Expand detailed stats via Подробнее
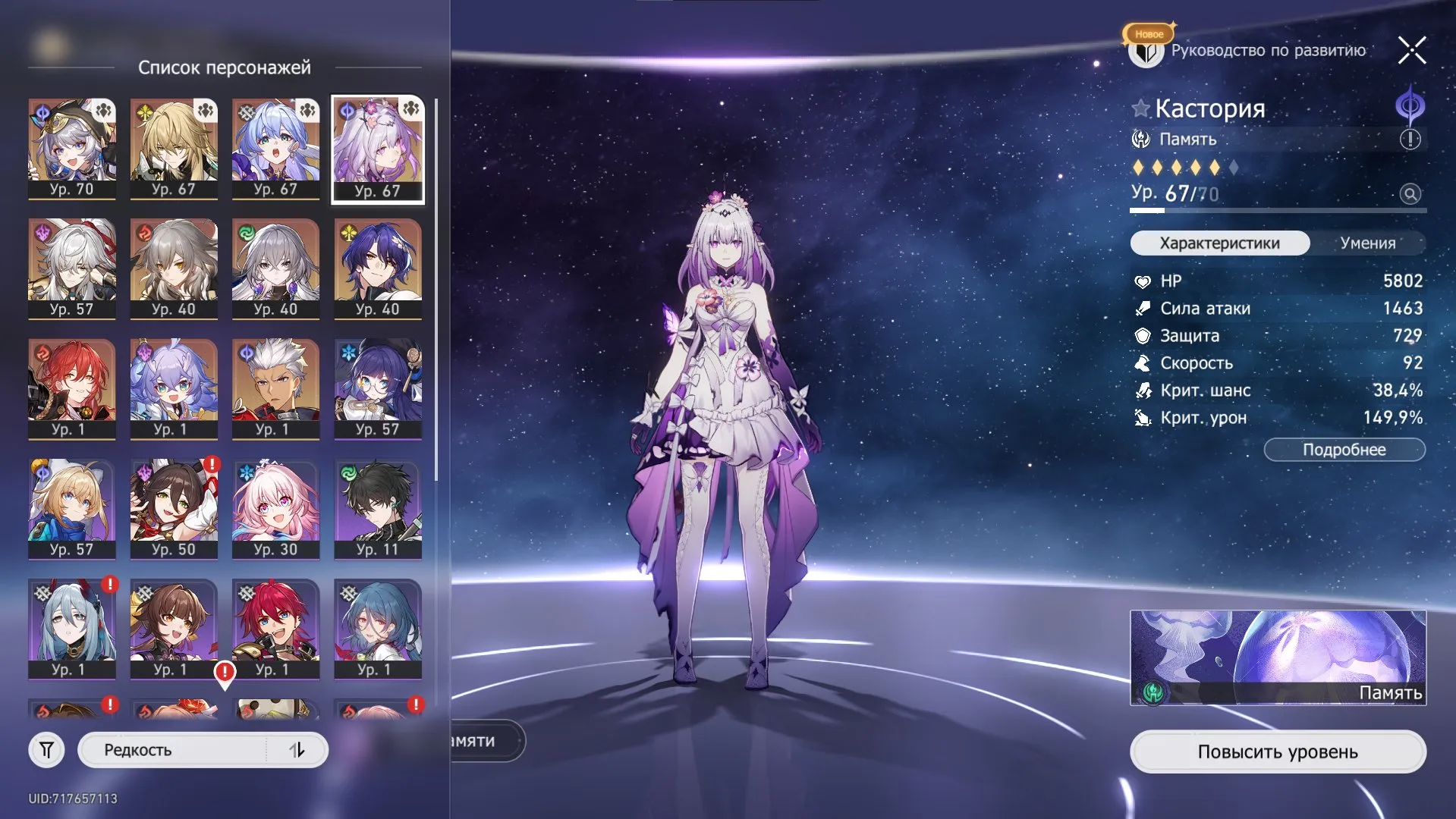 tap(1344, 450)
